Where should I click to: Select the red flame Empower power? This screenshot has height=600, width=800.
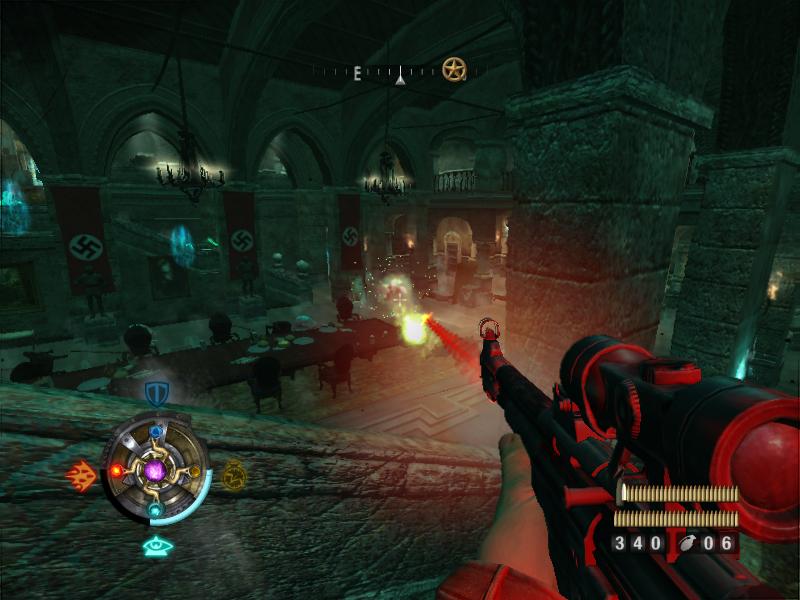(80, 474)
